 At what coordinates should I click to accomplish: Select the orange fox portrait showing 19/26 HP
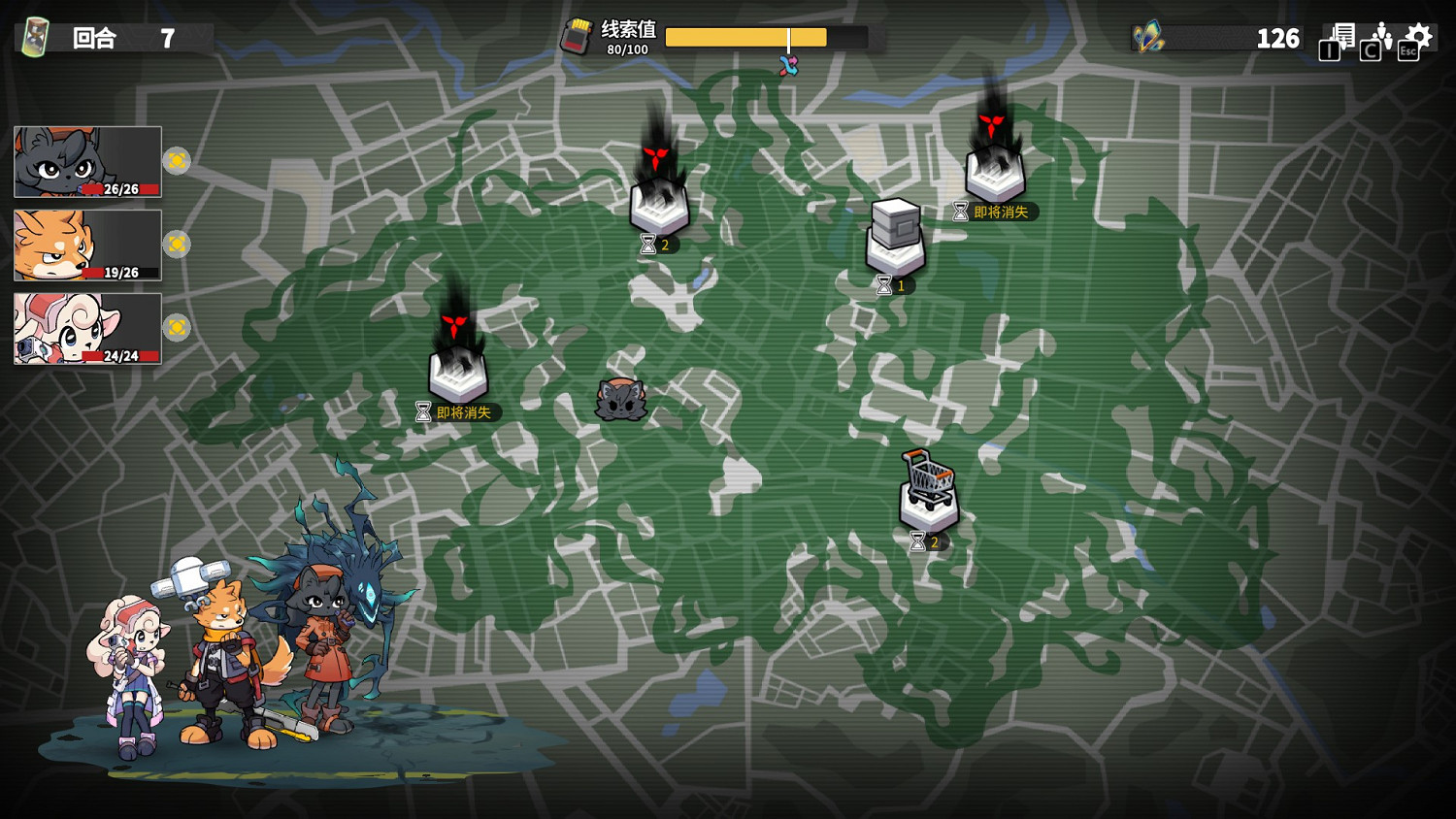click(x=85, y=246)
